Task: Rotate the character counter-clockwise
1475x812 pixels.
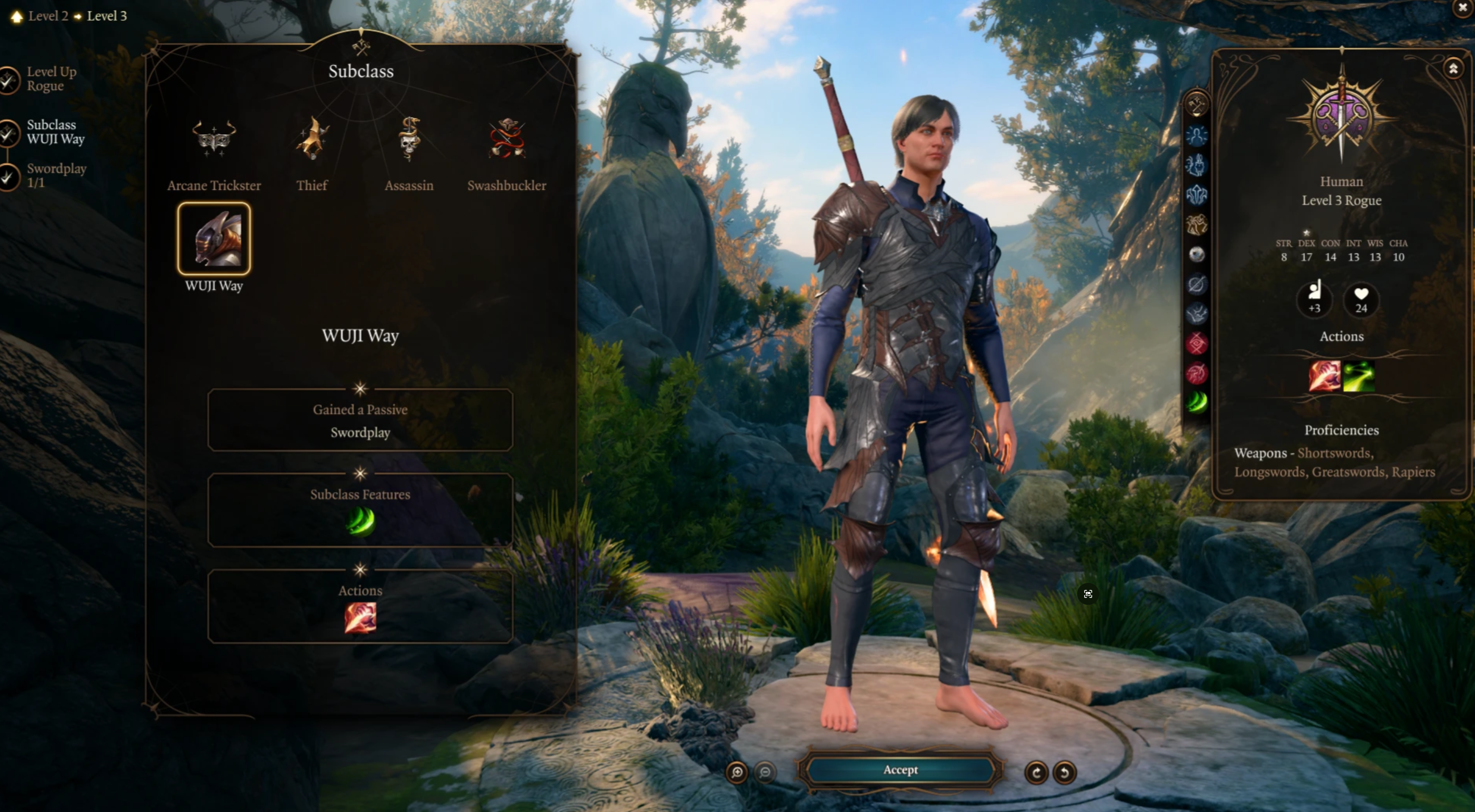Action: 1064,772
